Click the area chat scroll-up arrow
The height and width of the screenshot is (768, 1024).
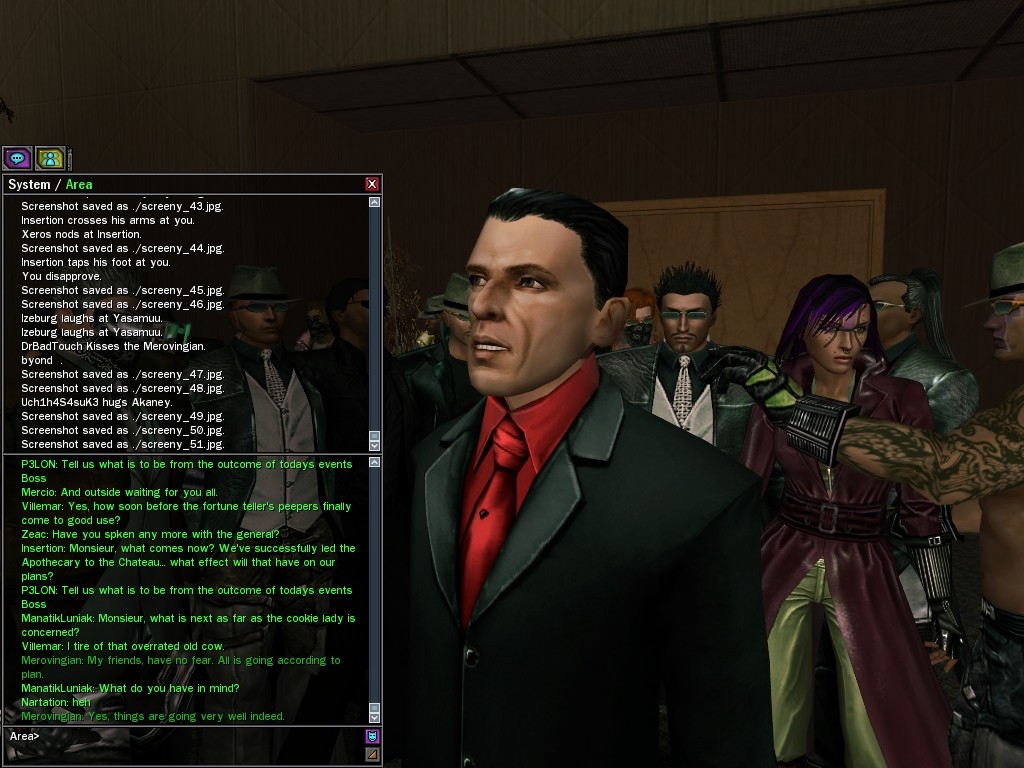[x=374, y=463]
